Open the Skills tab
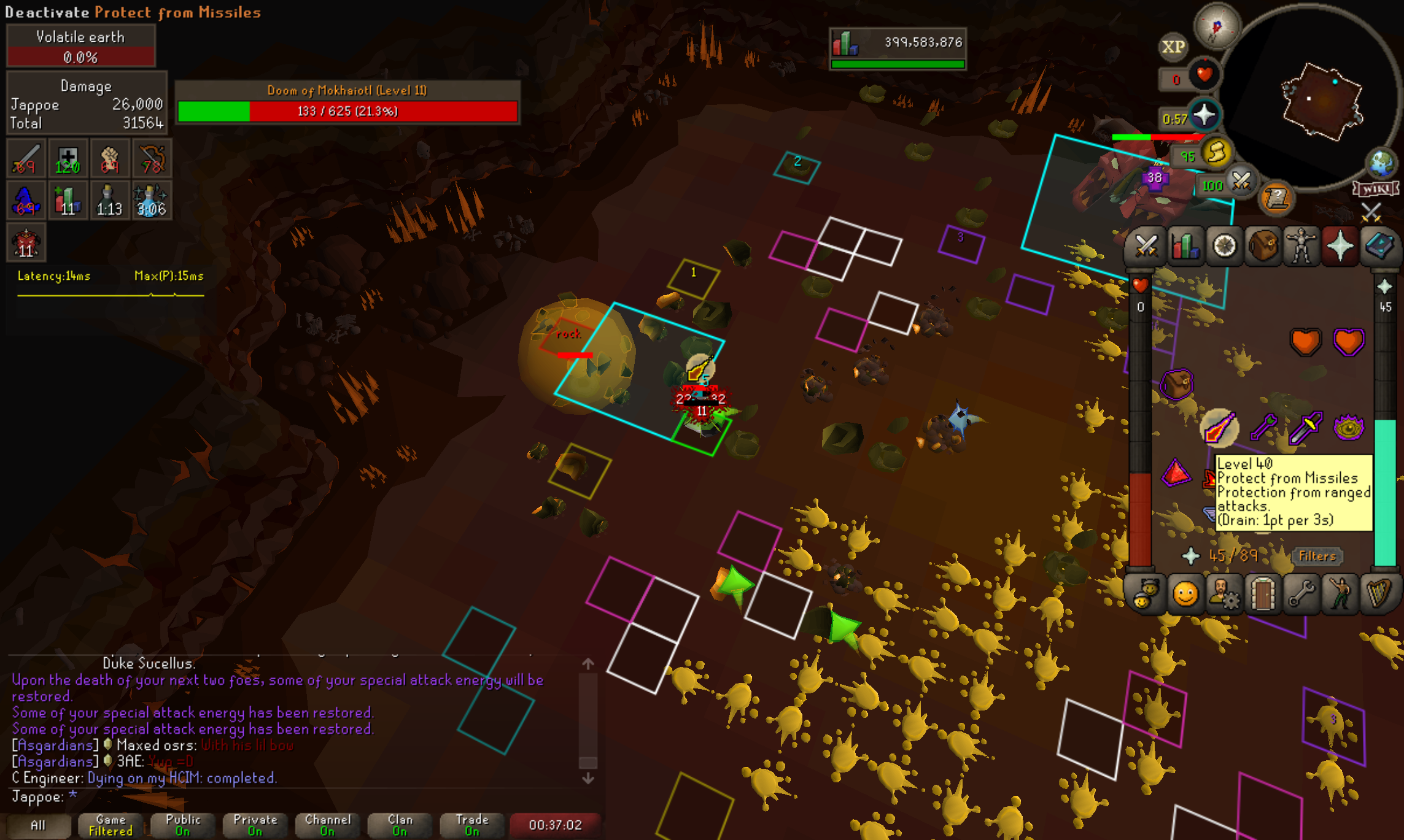This screenshot has height=840, width=1404. click(1185, 247)
